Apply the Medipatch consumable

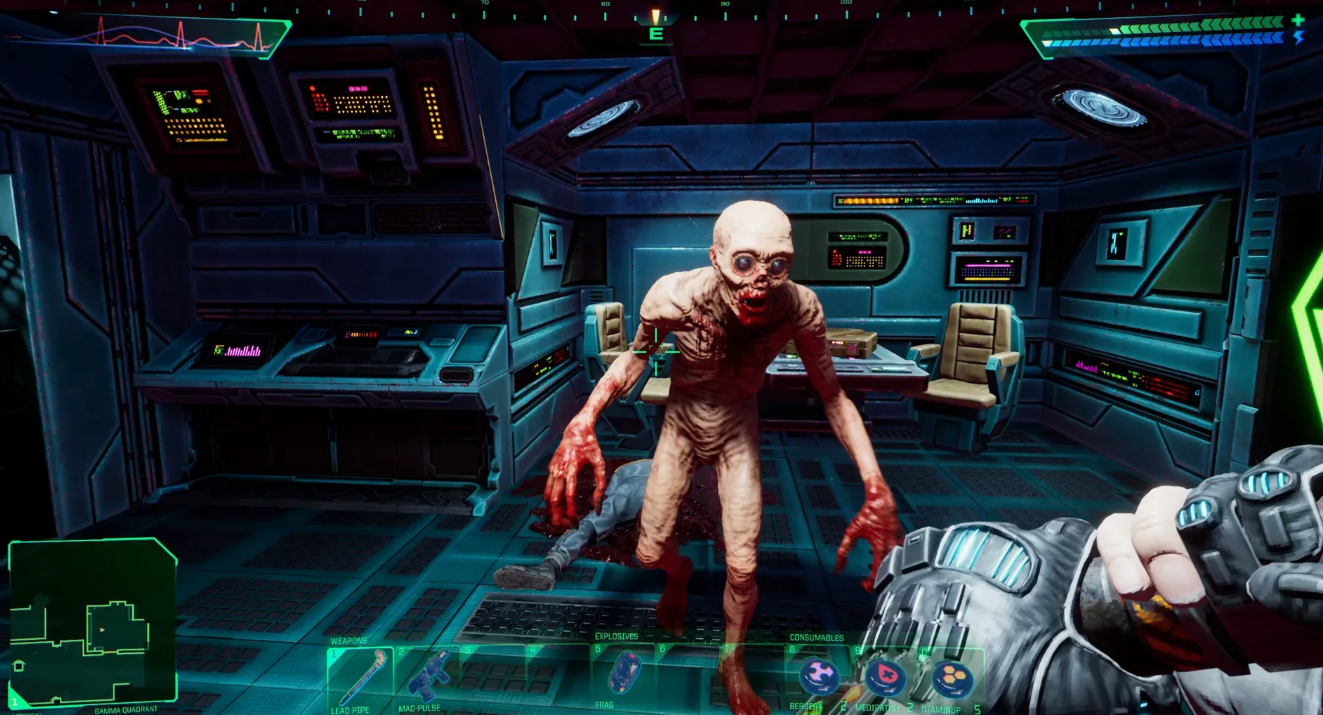pyautogui.click(x=885, y=678)
